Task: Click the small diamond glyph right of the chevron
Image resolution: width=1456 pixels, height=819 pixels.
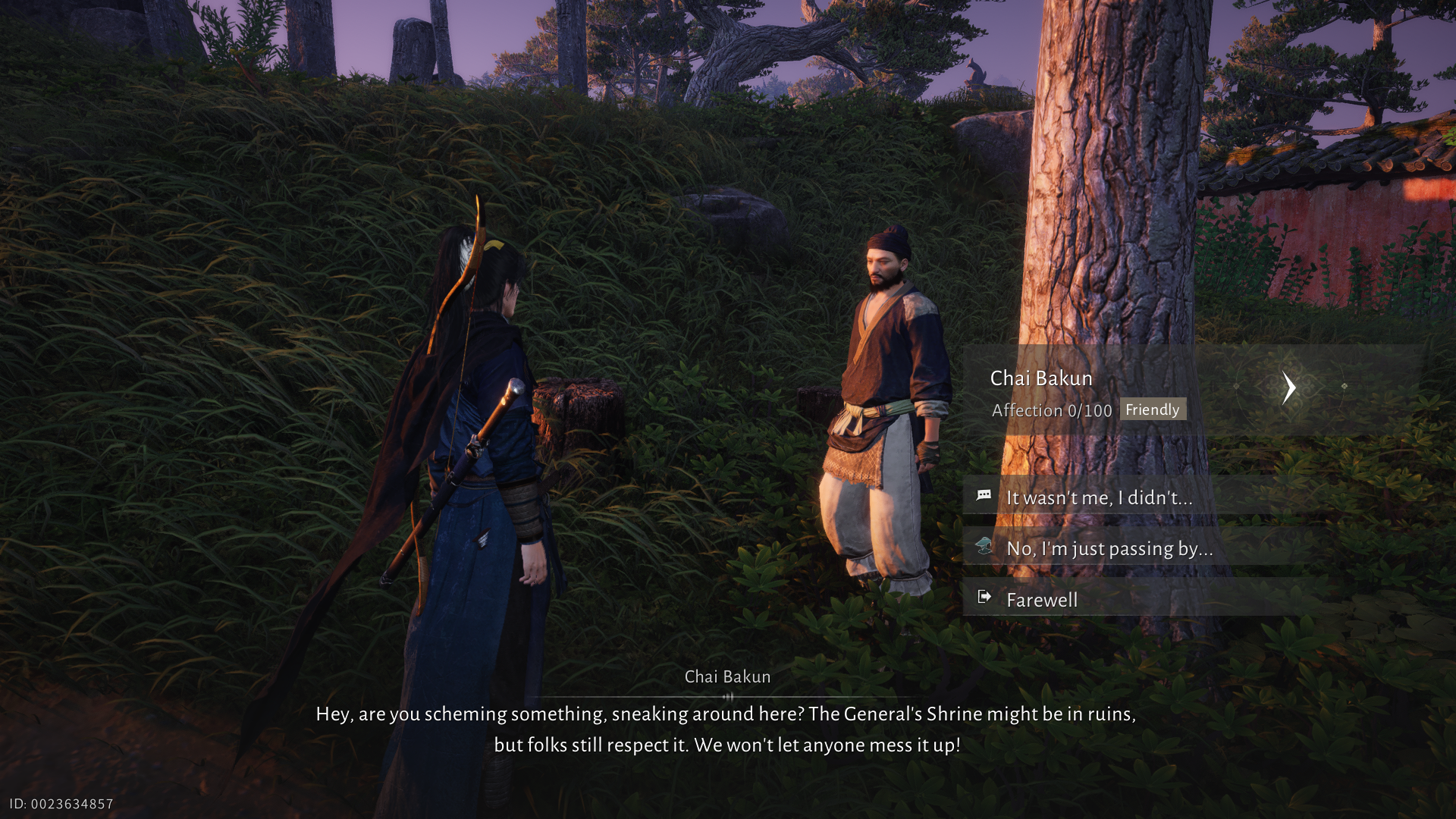Action: (1344, 385)
